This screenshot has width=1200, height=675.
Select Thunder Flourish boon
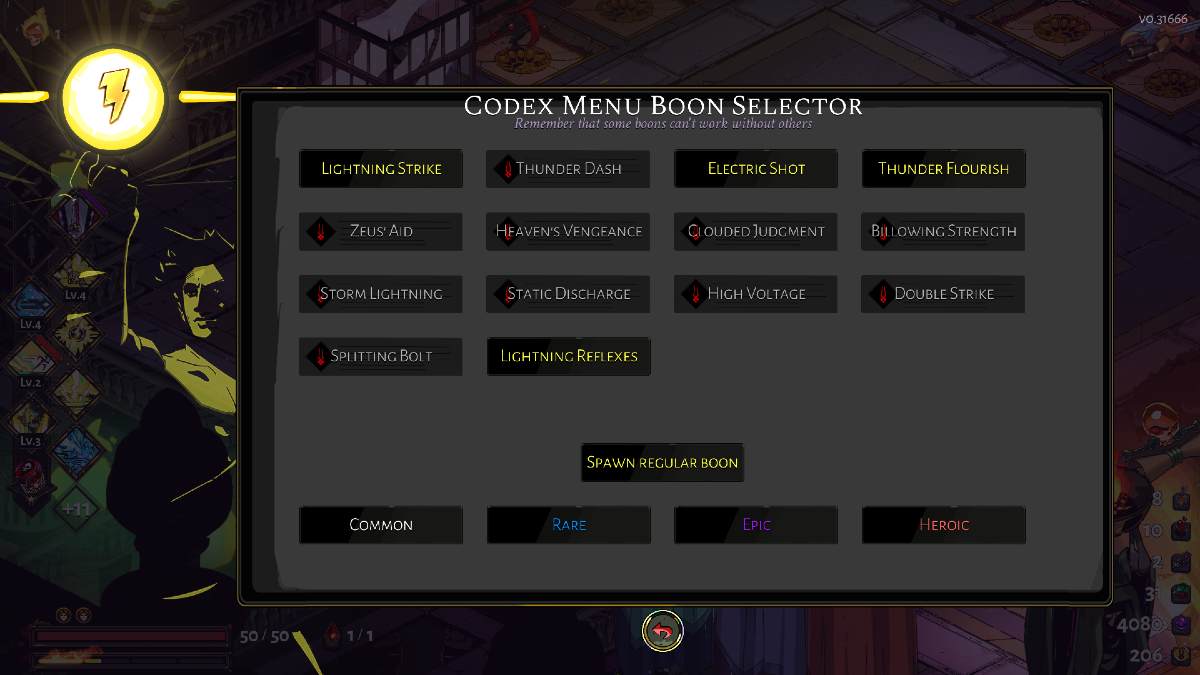tap(943, 169)
